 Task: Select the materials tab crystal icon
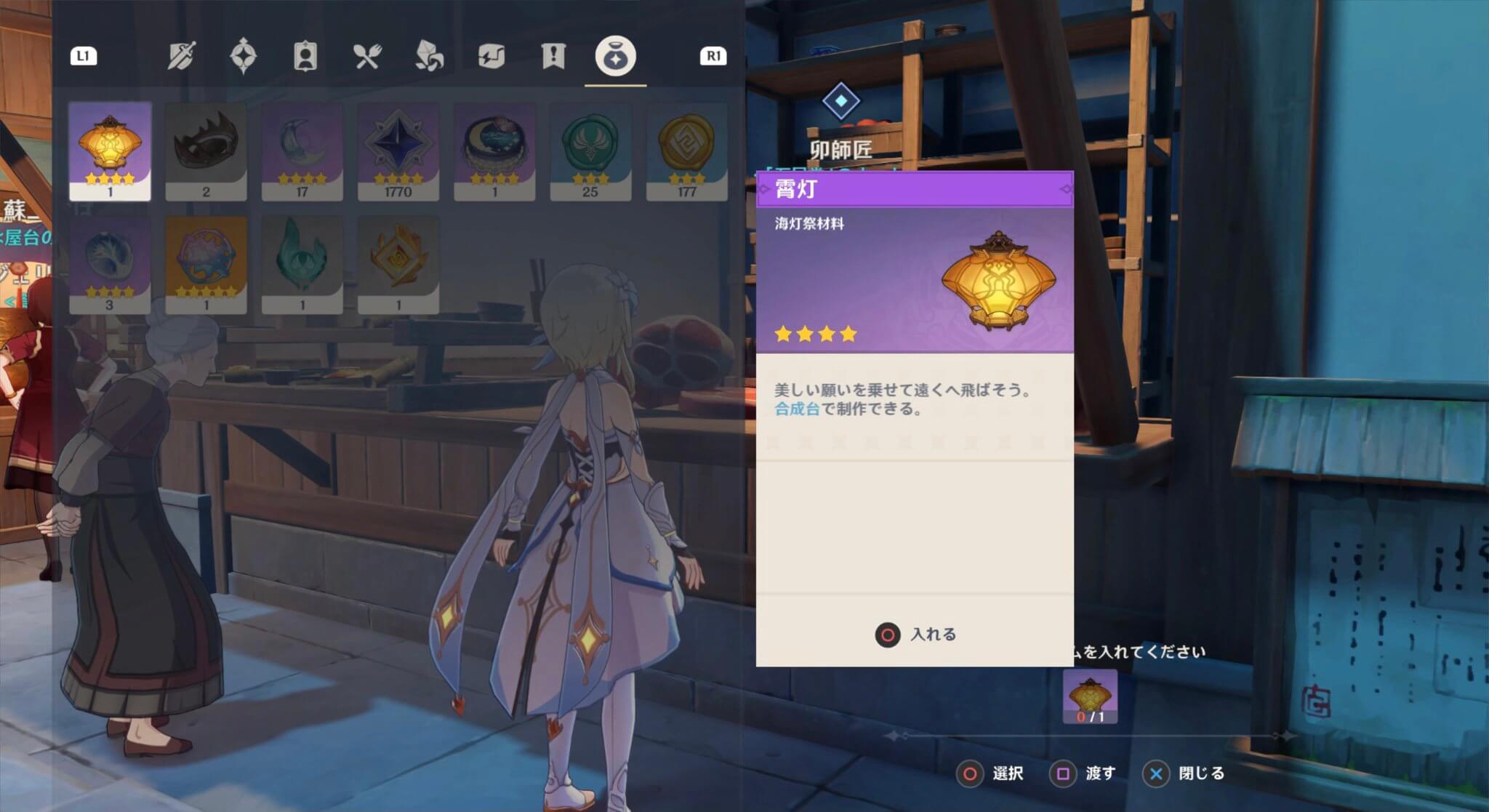[x=429, y=55]
